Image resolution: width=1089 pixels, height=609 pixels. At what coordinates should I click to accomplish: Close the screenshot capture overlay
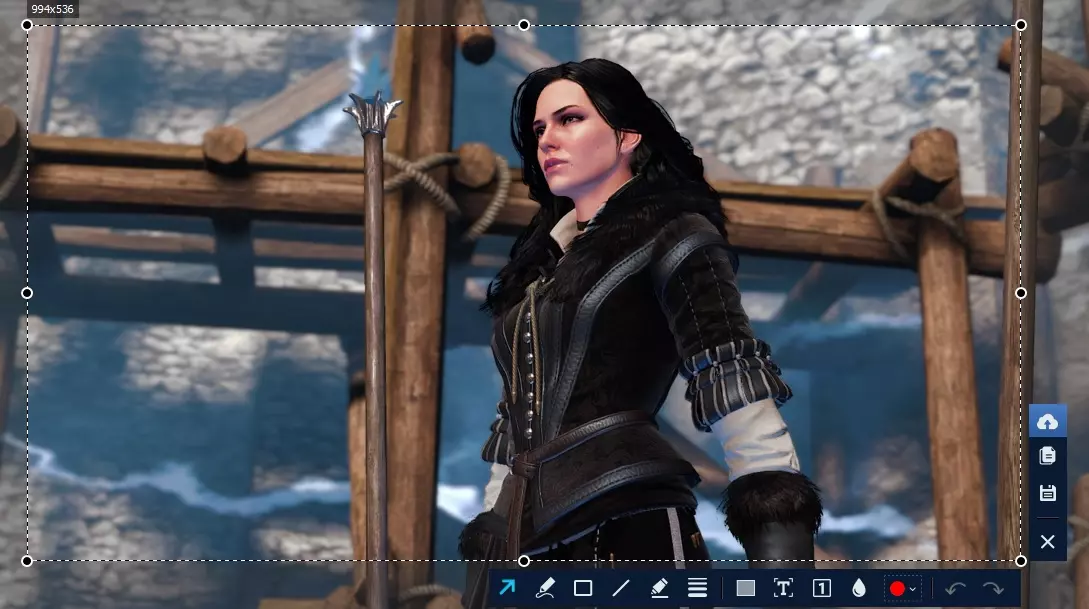click(1047, 542)
